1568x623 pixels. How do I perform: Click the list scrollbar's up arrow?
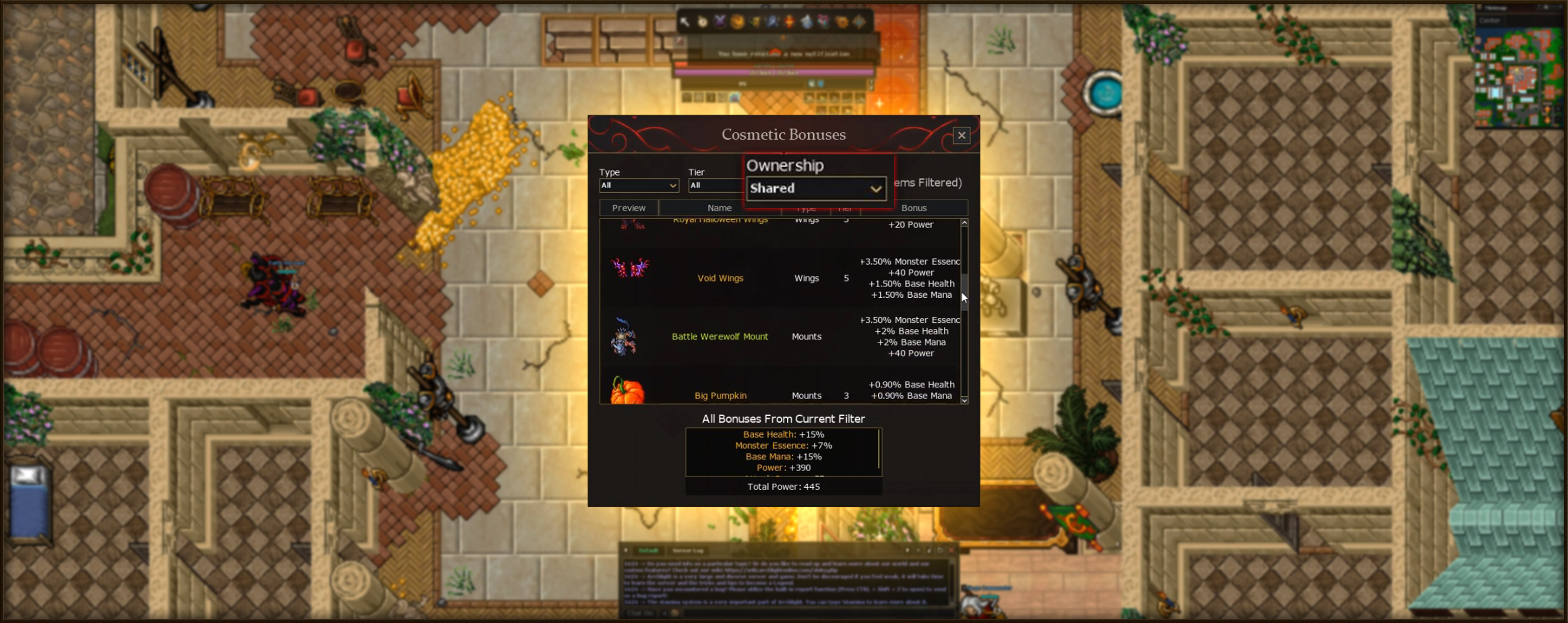click(x=964, y=223)
